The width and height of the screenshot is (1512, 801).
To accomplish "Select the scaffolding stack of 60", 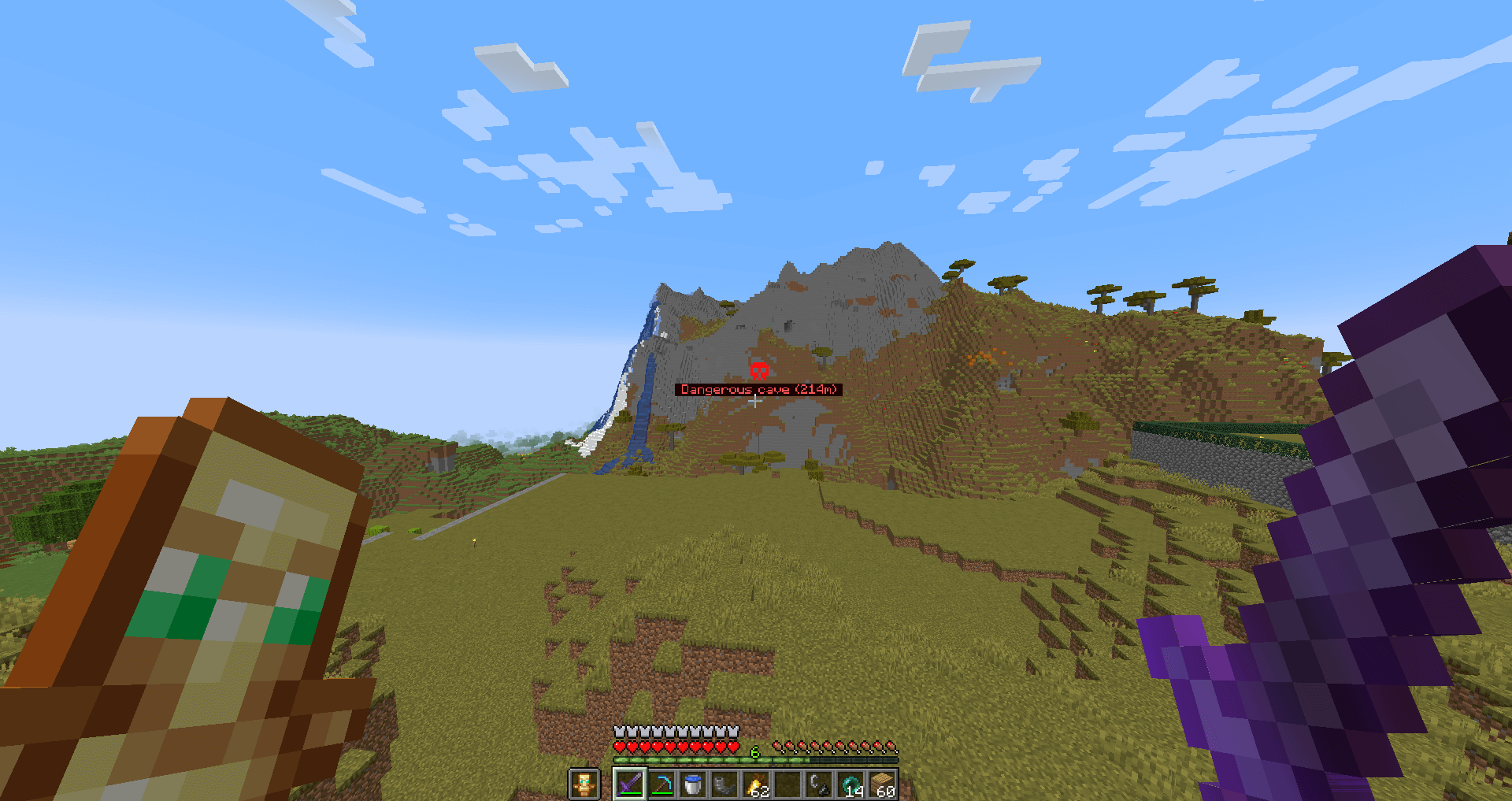I will pyautogui.click(x=882, y=783).
